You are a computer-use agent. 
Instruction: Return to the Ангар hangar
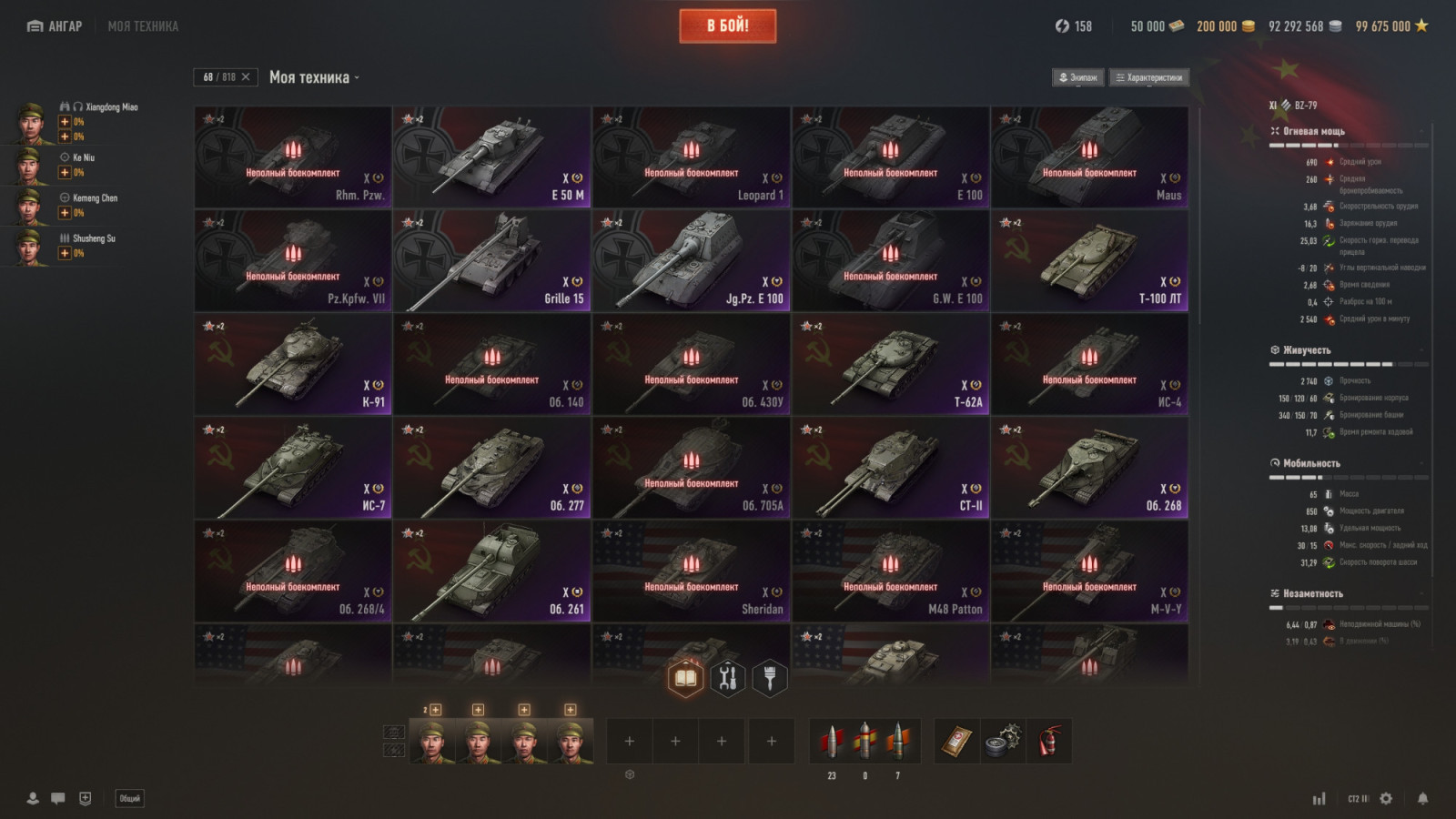tap(55, 26)
